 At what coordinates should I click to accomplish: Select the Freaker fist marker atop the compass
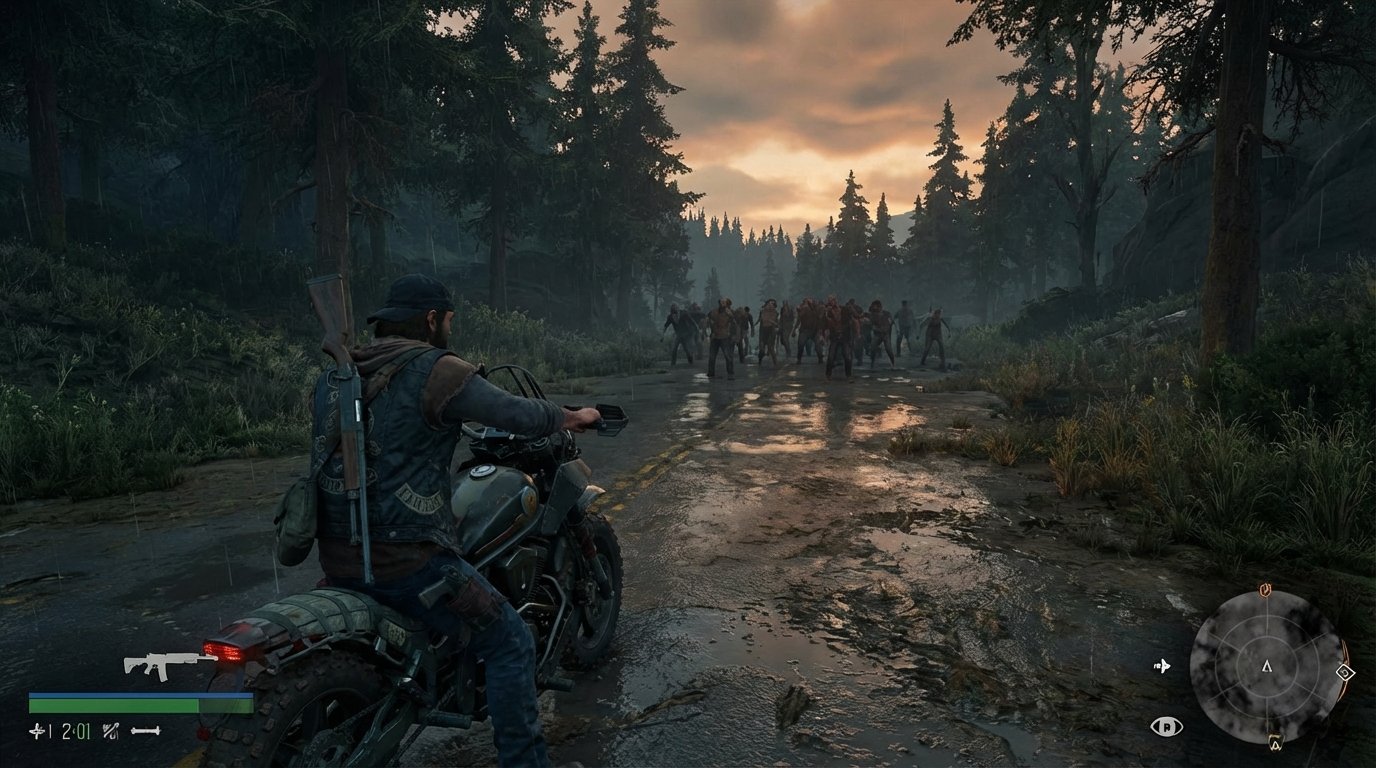click(x=1265, y=588)
